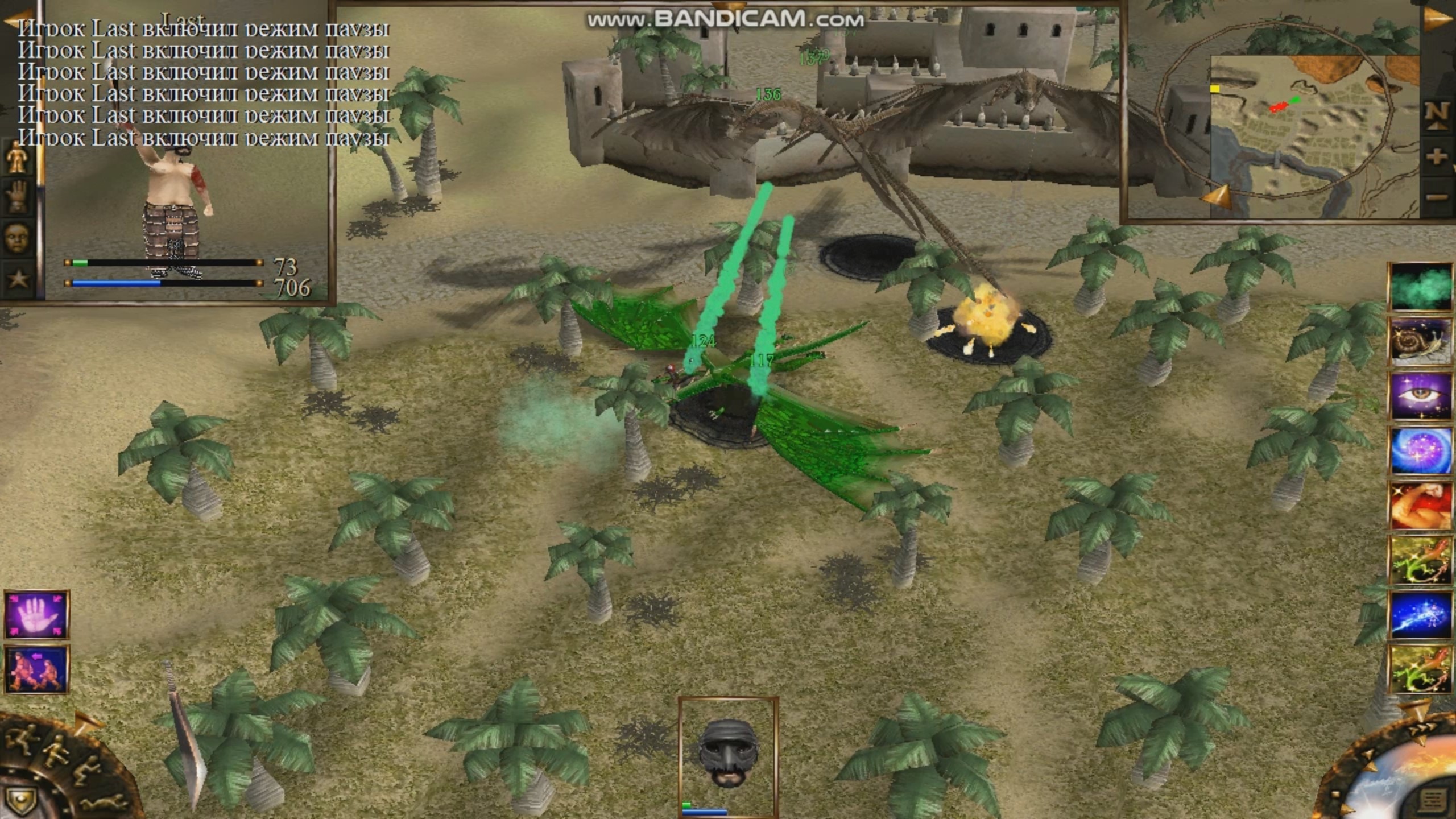Image resolution: width=1456 pixels, height=819 pixels.
Task: Activate the purple eye spell
Action: 1420,396
